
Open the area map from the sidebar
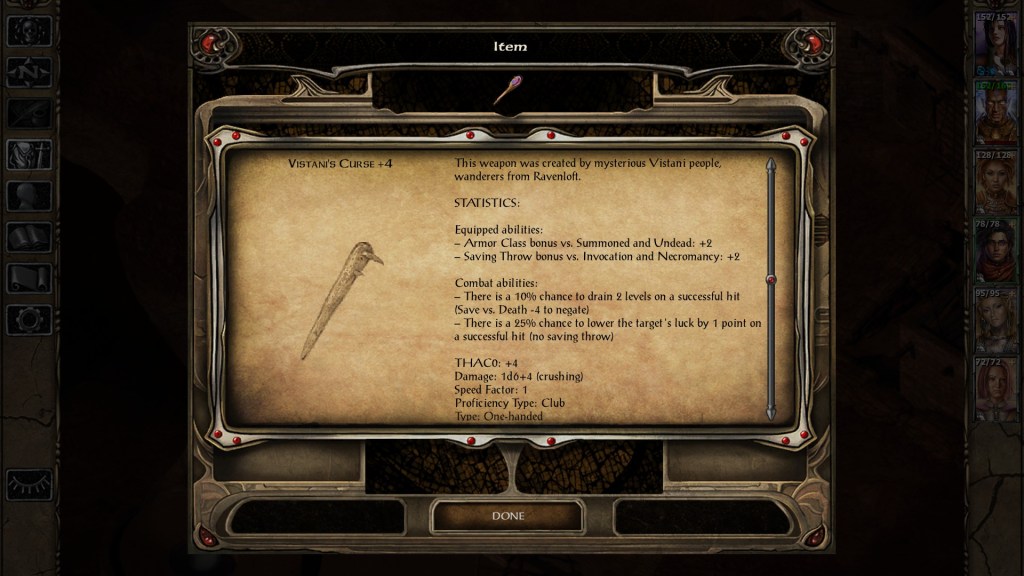(28, 71)
